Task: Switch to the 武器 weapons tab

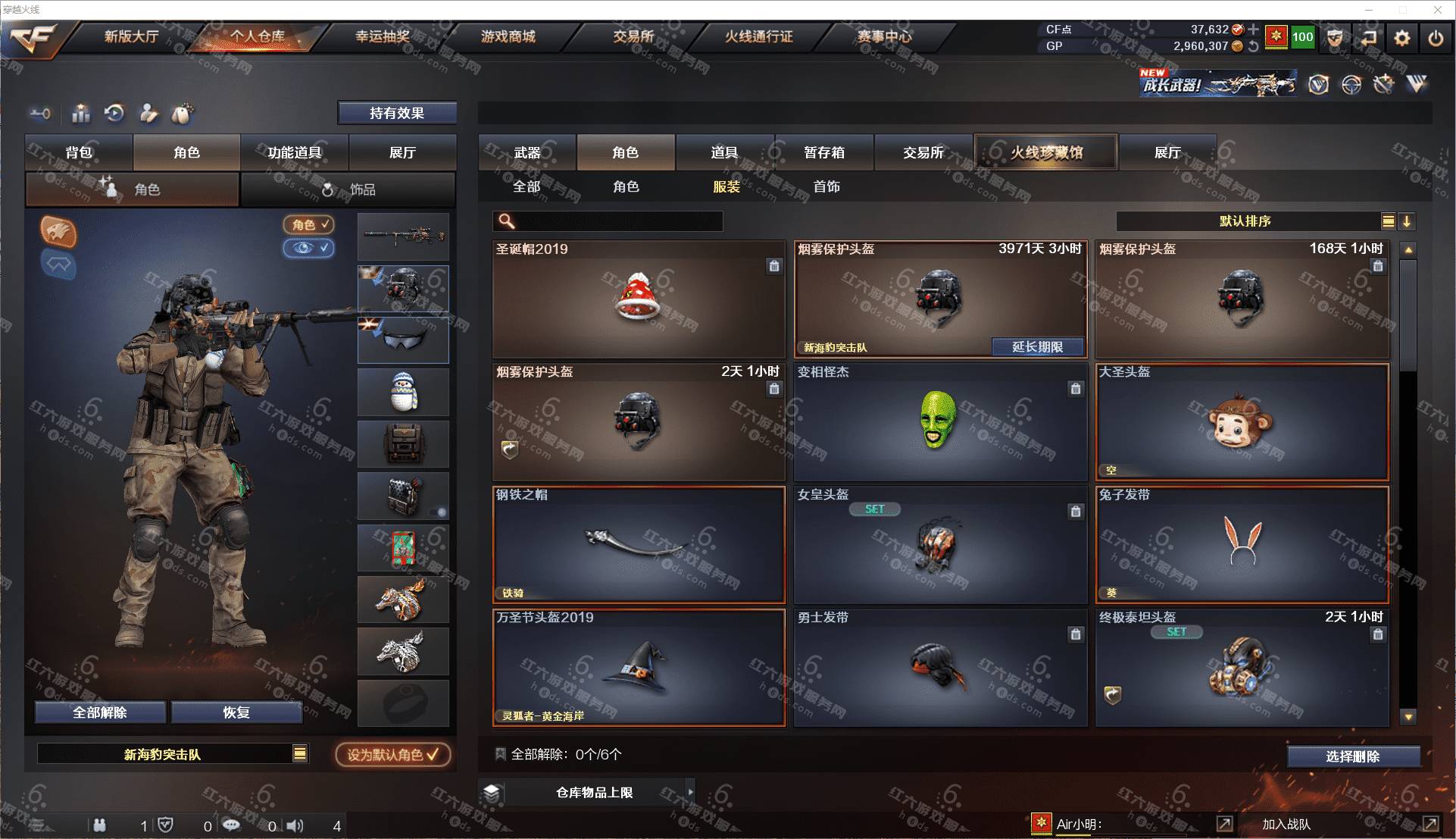Action: (x=527, y=152)
